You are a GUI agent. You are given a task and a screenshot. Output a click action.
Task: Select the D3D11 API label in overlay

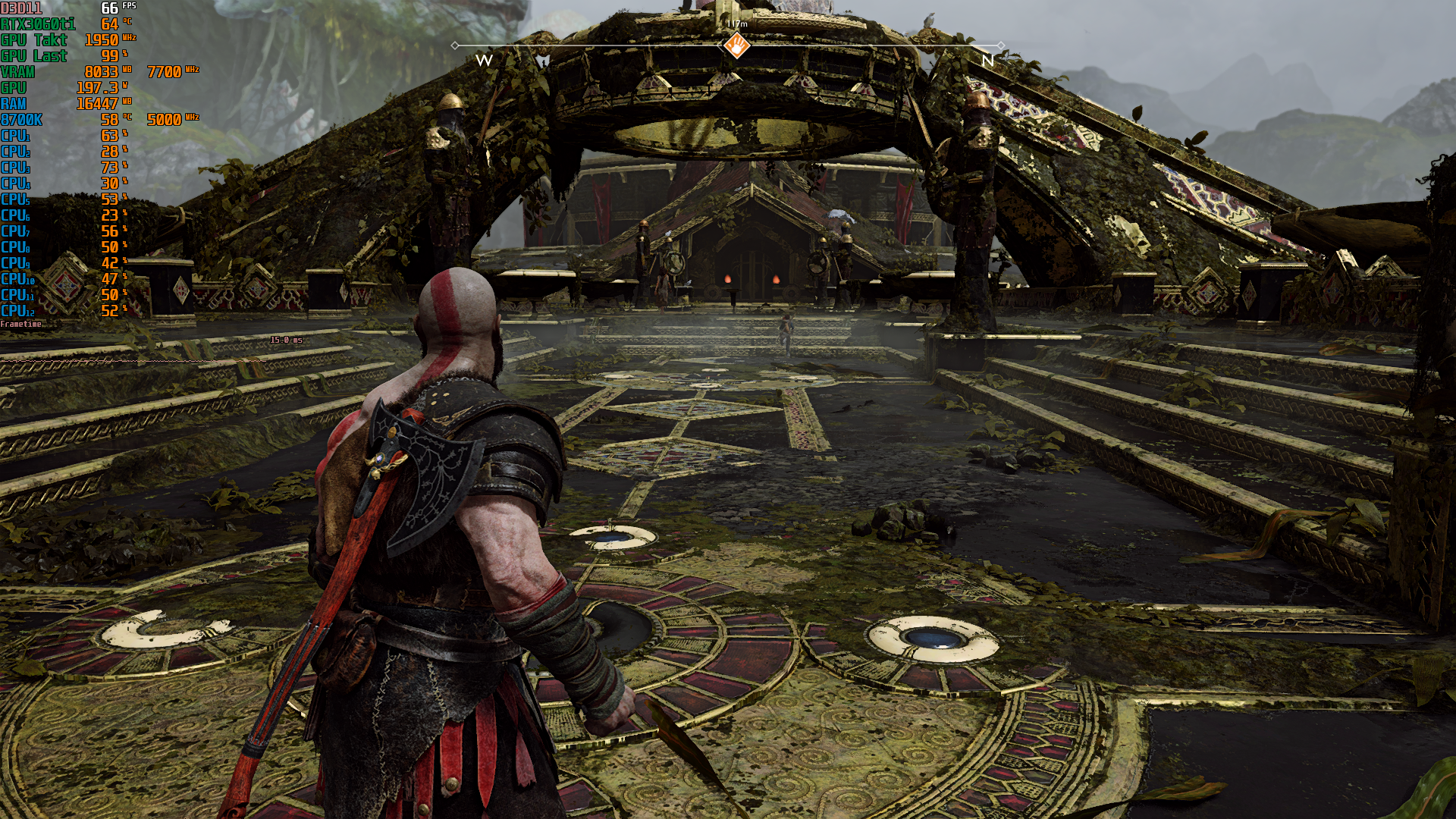coord(23,10)
